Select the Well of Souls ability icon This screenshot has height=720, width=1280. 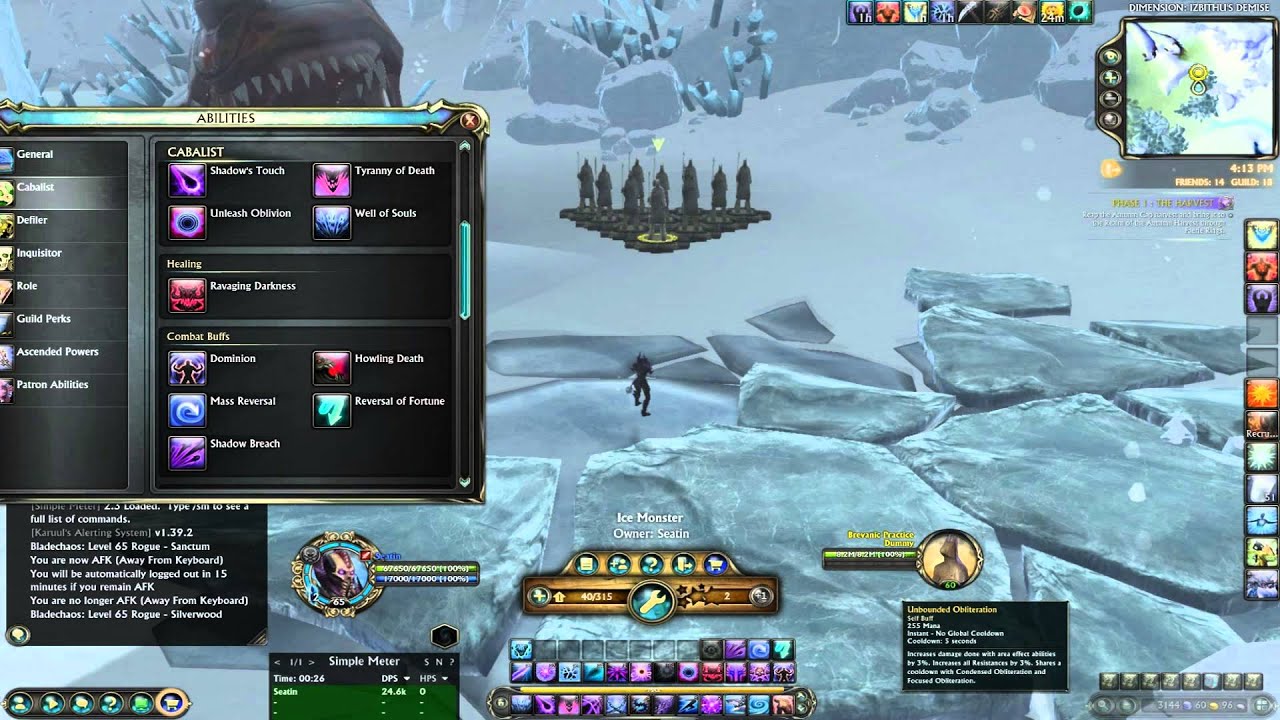coord(332,222)
